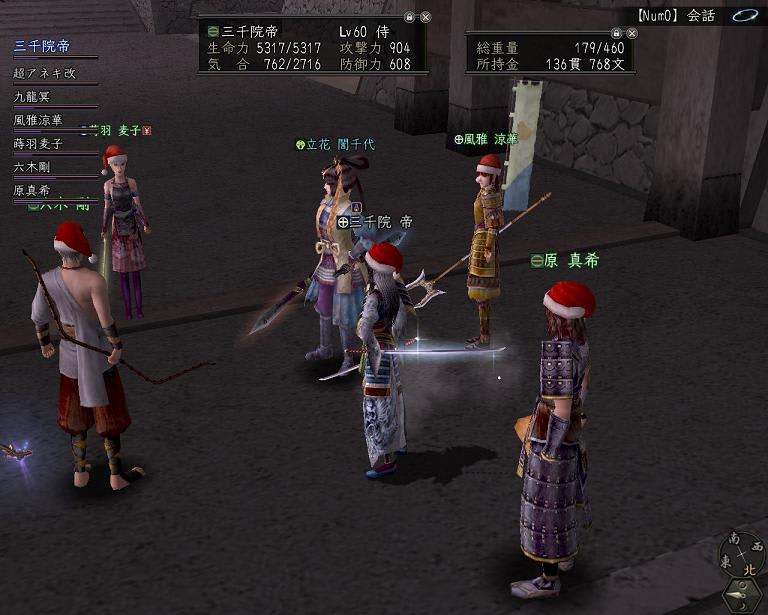
Task: Close the character status window
Action: tap(425, 17)
